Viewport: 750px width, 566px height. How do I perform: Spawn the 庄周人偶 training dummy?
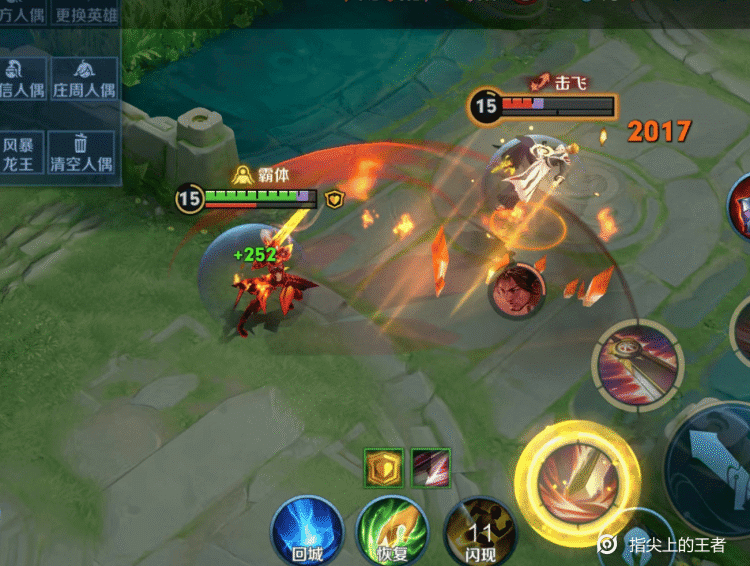tap(85, 78)
